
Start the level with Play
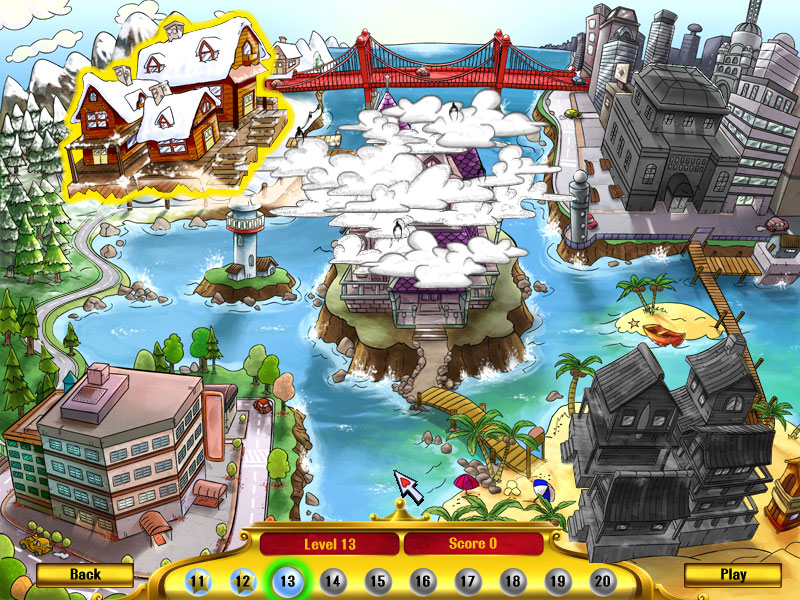click(733, 575)
